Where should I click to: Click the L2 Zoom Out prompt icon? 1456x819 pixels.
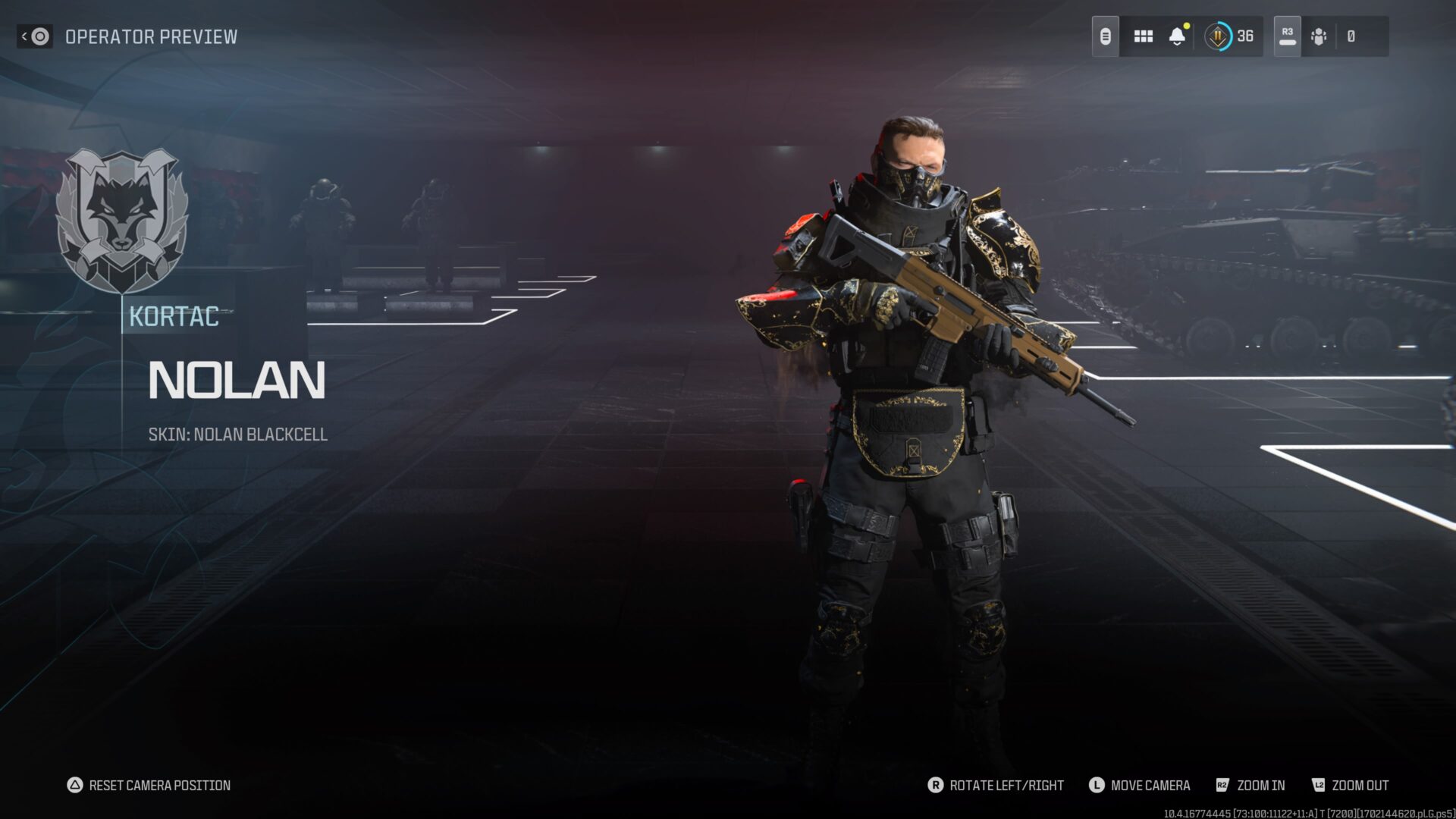point(1320,786)
